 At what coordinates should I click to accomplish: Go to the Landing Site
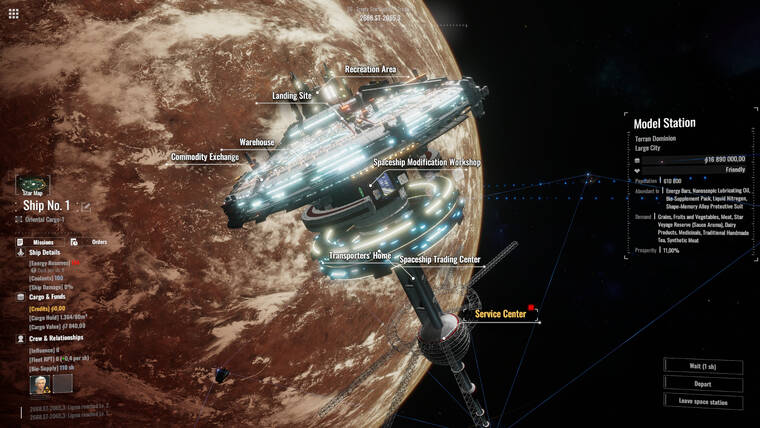292,96
